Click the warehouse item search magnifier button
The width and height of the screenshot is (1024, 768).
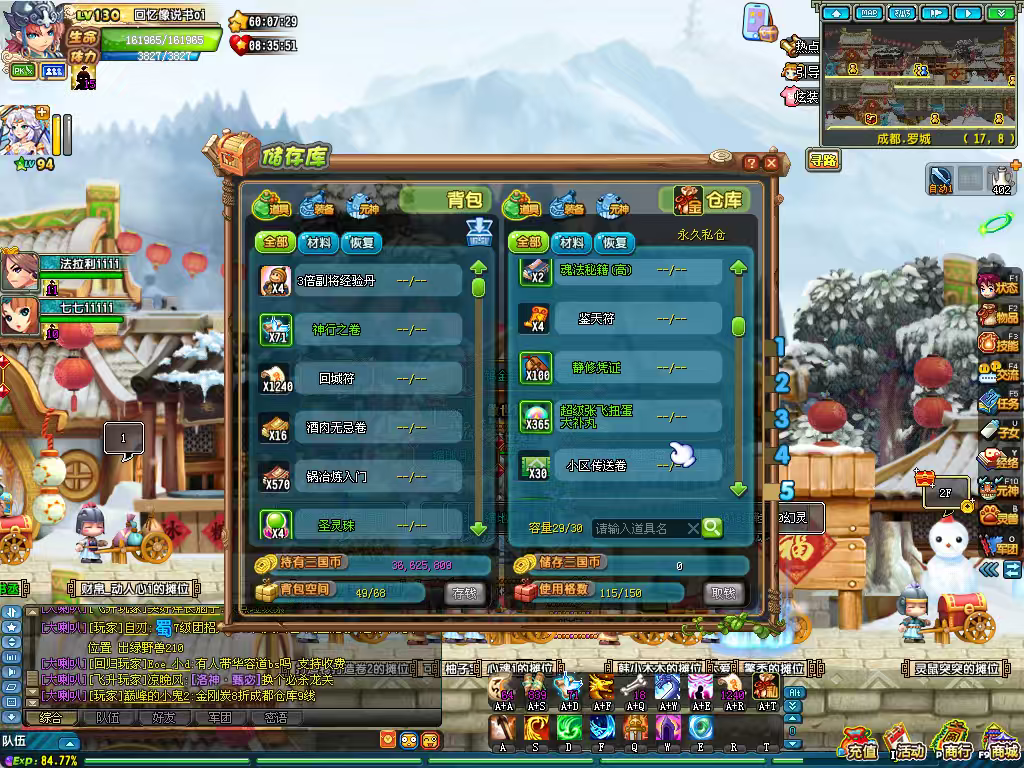pos(712,527)
